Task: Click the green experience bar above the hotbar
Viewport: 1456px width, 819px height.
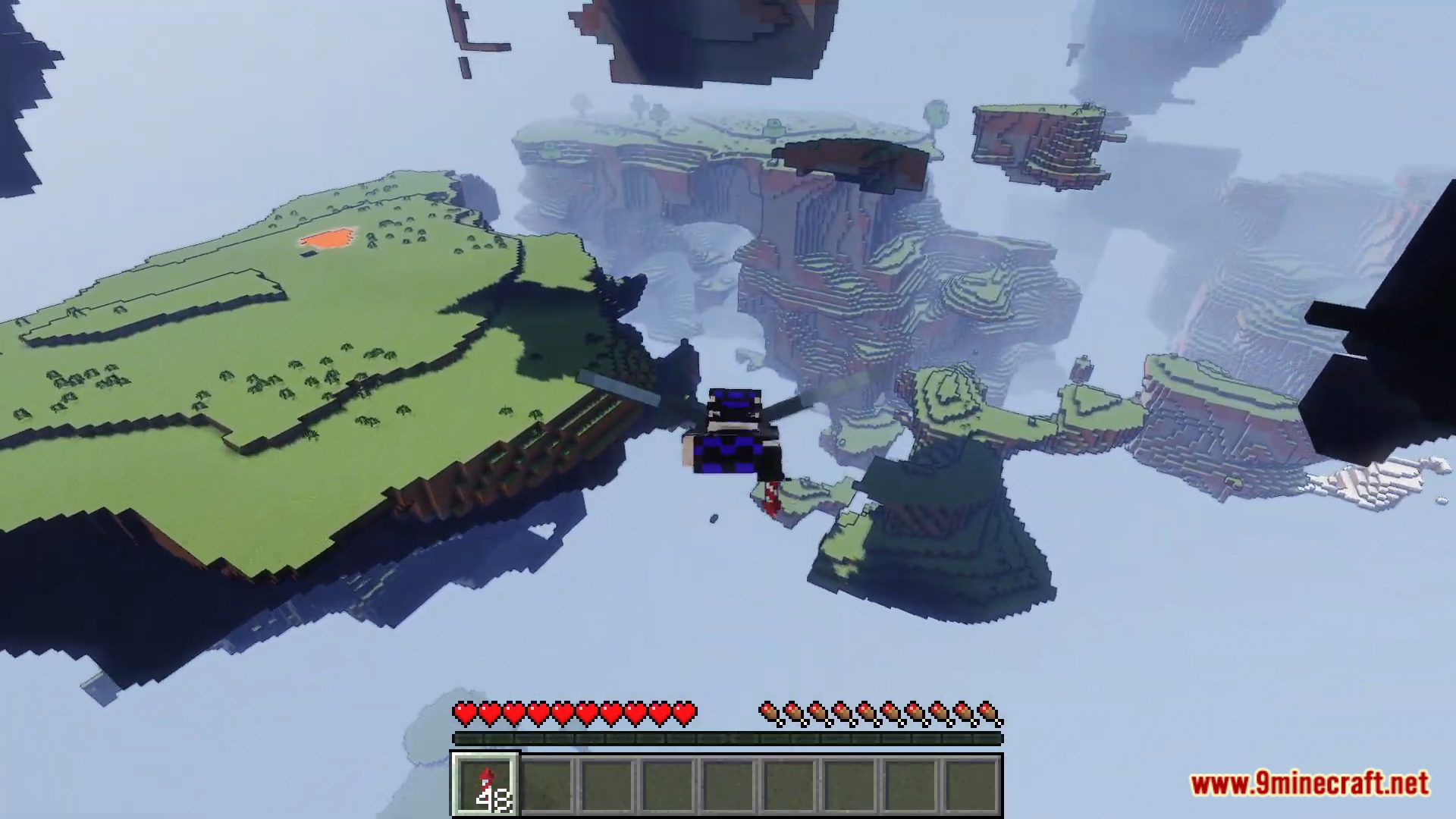Action: click(728, 738)
